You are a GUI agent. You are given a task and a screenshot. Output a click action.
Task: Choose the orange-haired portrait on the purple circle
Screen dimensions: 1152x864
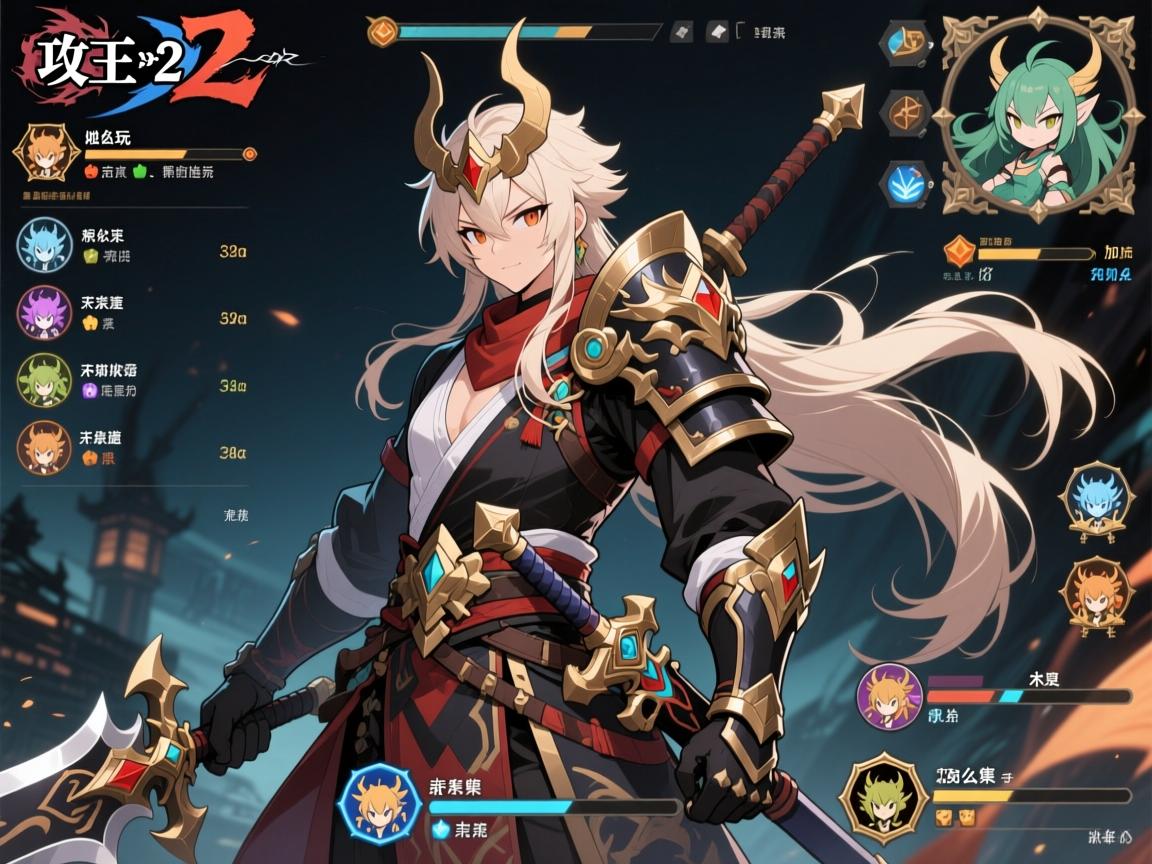click(x=889, y=696)
